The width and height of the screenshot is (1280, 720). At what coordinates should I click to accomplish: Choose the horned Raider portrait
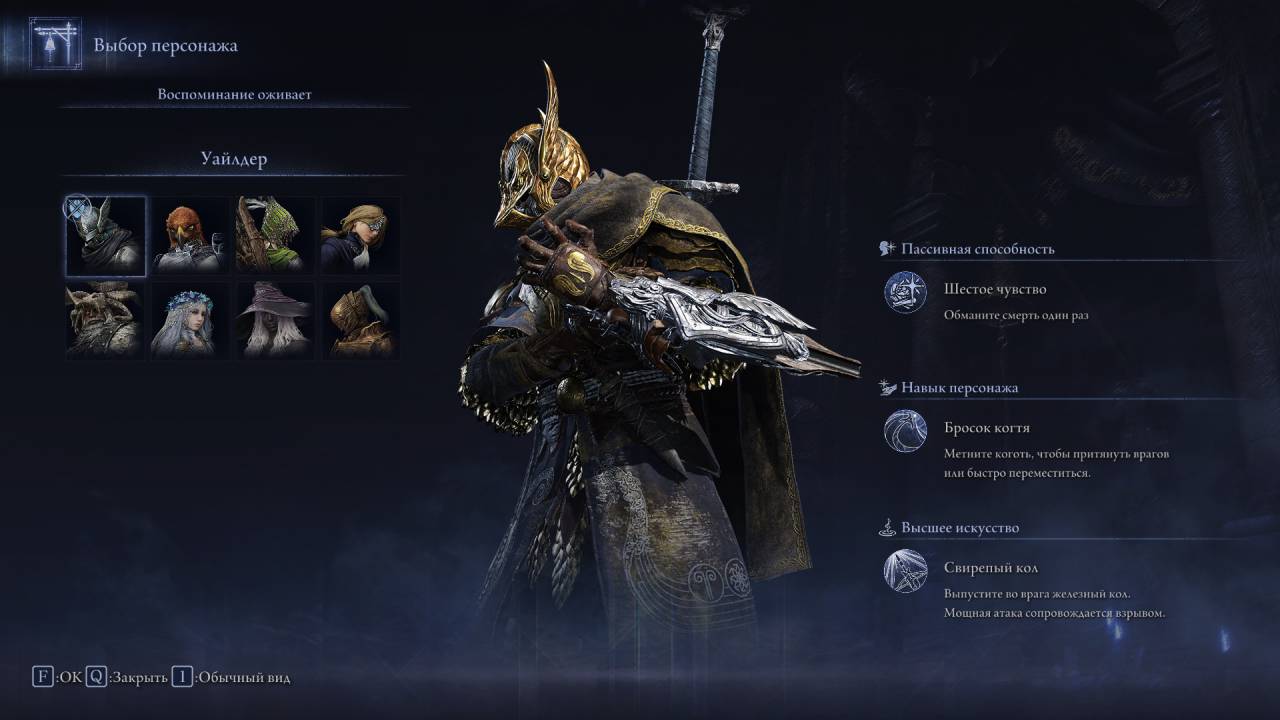pos(106,320)
